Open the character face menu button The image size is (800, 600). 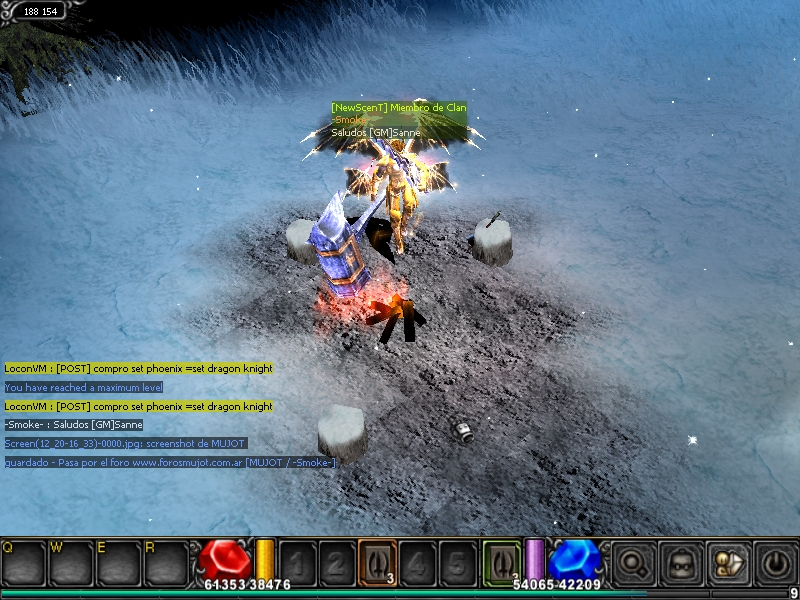680,564
